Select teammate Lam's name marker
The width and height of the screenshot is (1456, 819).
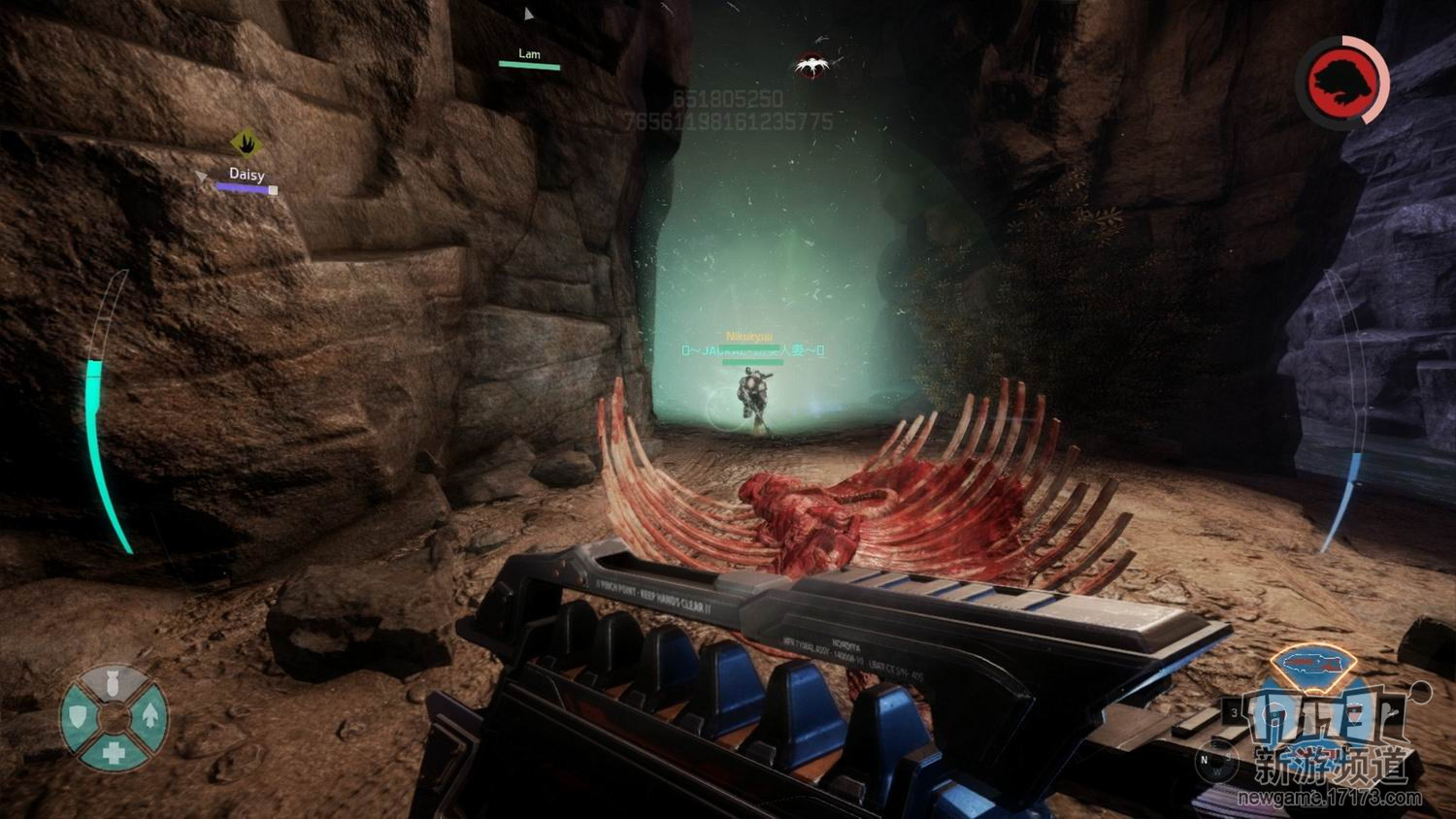click(529, 54)
